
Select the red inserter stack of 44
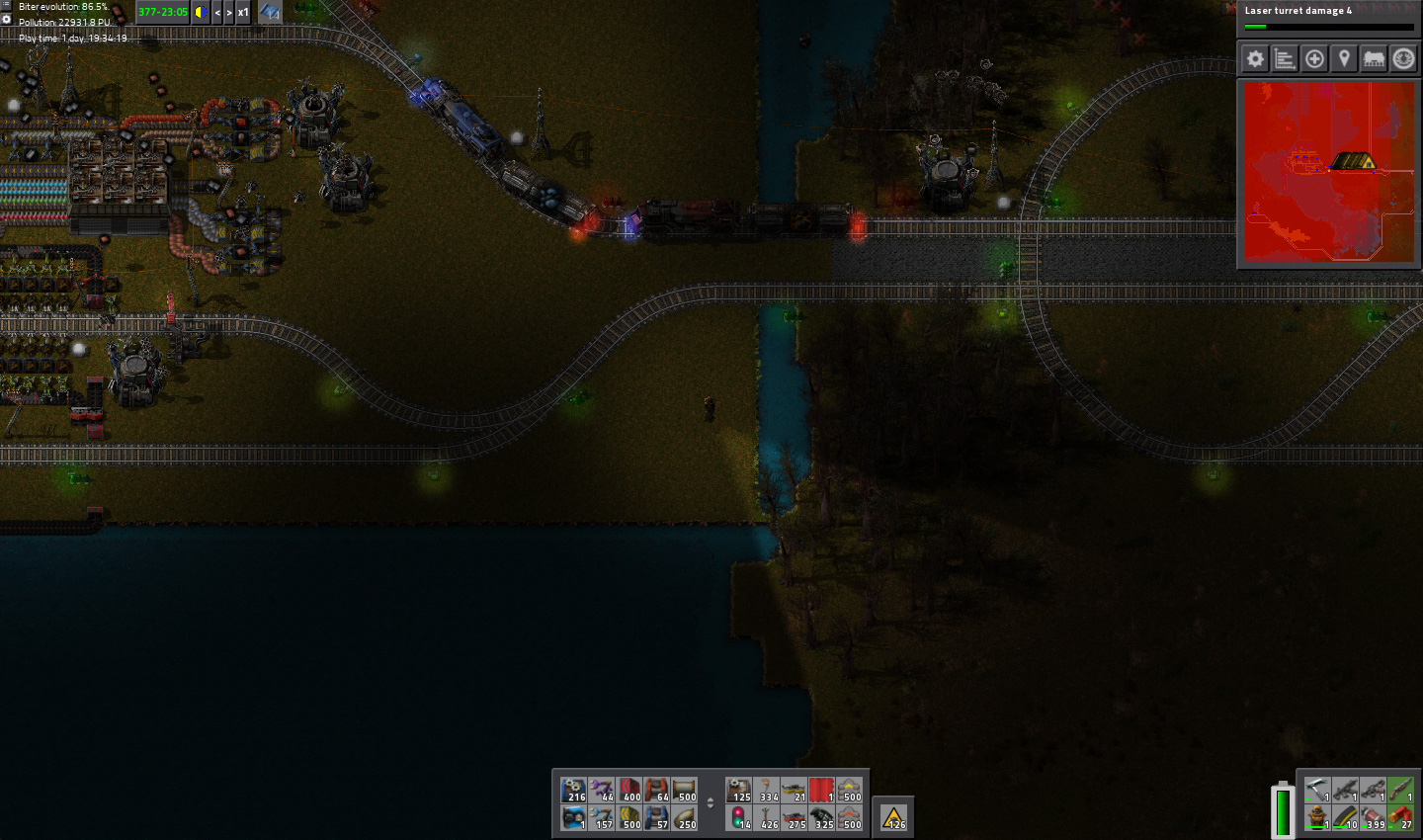click(602, 790)
